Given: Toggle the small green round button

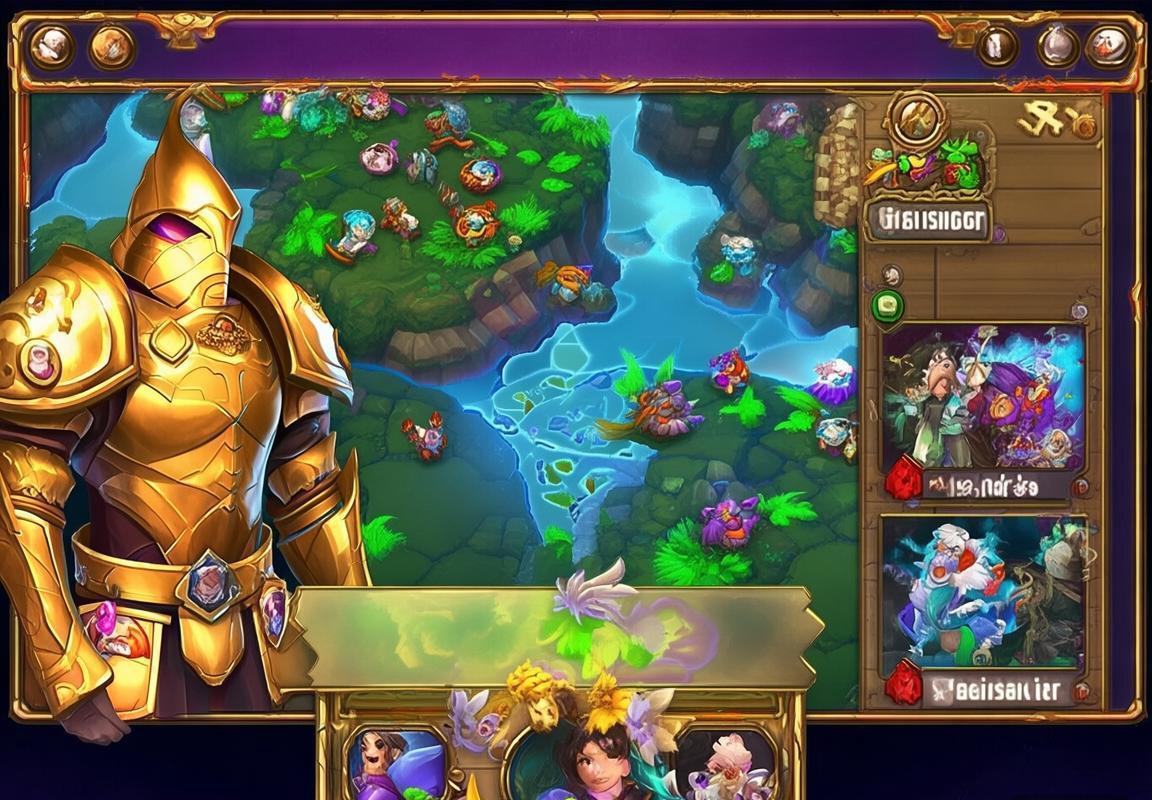Looking at the screenshot, I should tap(887, 306).
